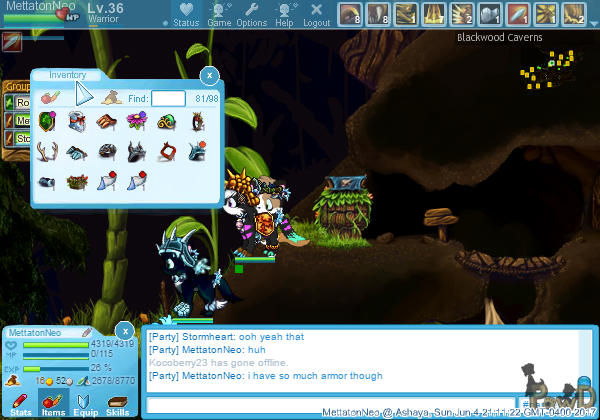
Task: Click the Blackwood Caverns minimap
Action: (x=548, y=70)
